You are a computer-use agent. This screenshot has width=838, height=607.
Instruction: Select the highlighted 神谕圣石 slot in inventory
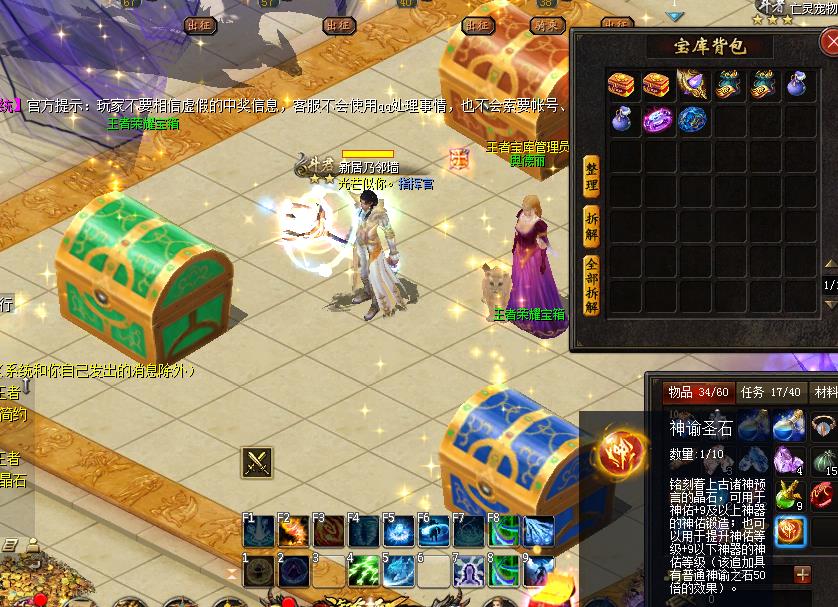pos(790,531)
